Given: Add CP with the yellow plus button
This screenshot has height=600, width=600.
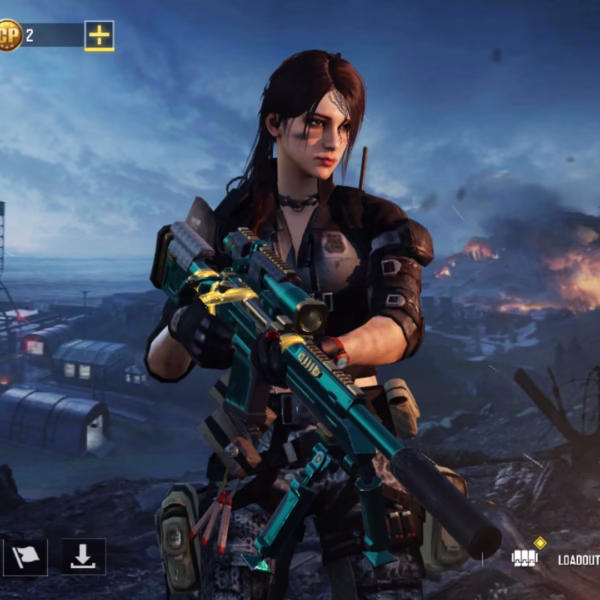Looking at the screenshot, I should [99, 36].
